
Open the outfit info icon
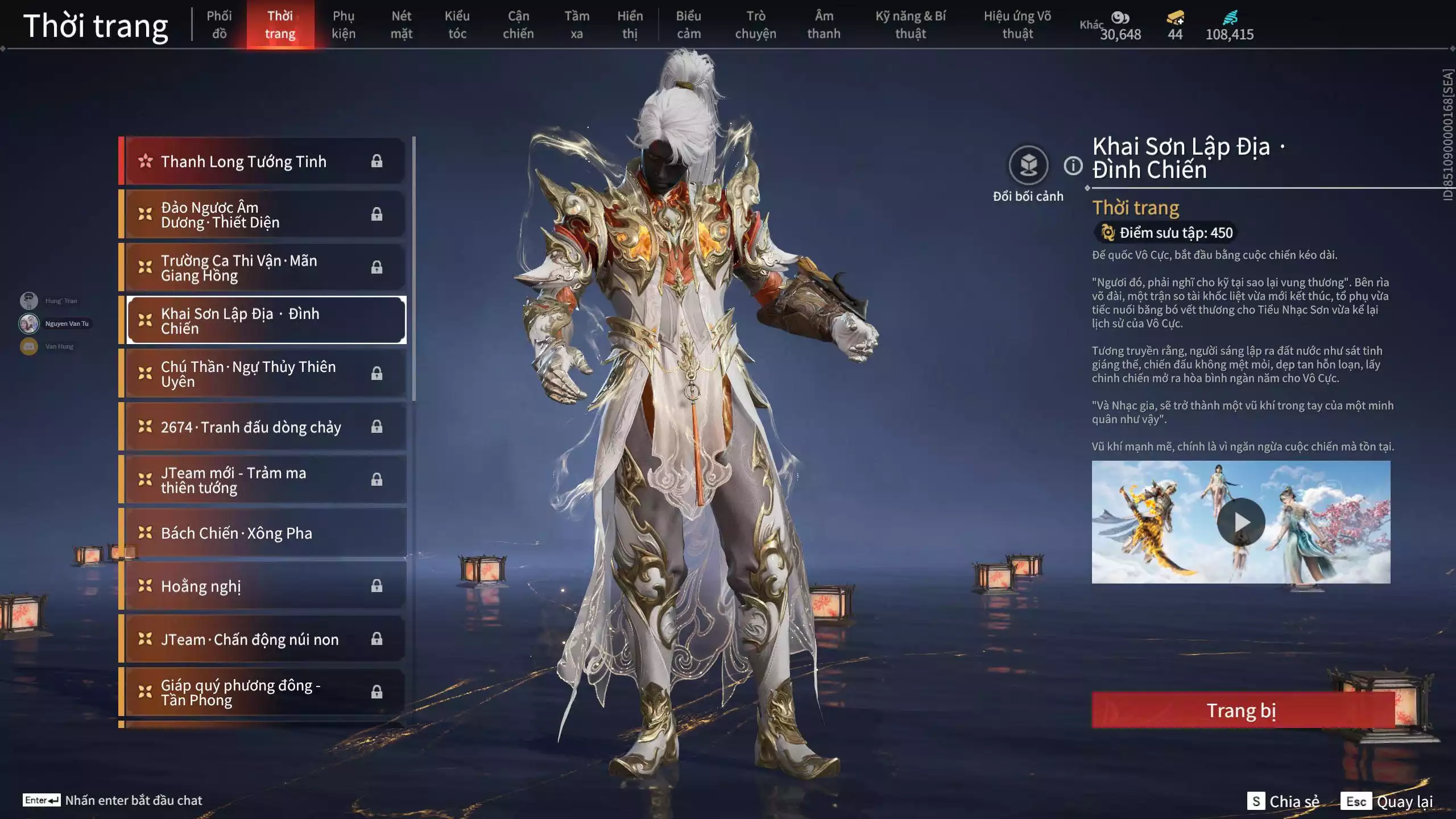(1073, 166)
